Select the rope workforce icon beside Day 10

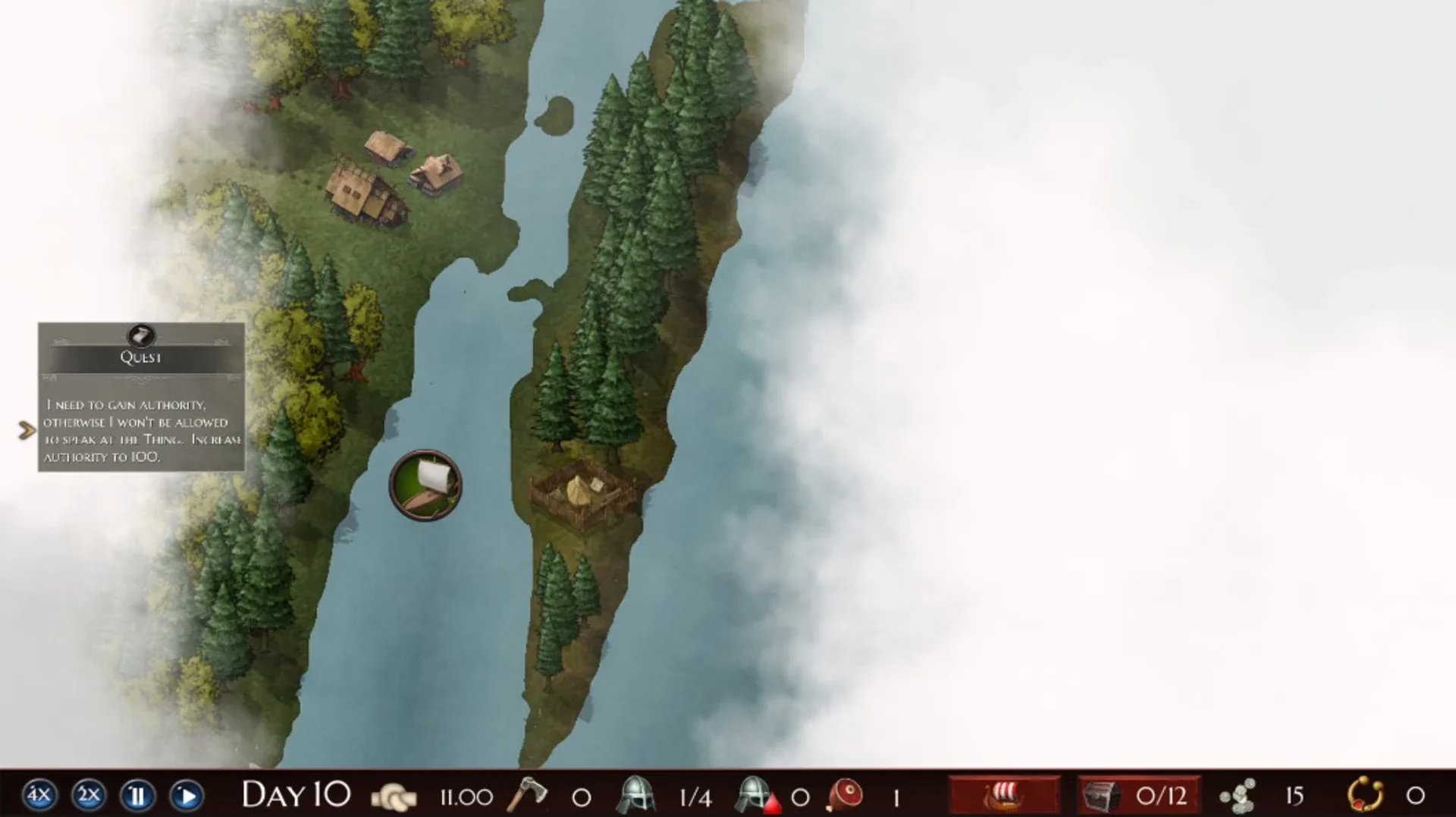[396, 797]
